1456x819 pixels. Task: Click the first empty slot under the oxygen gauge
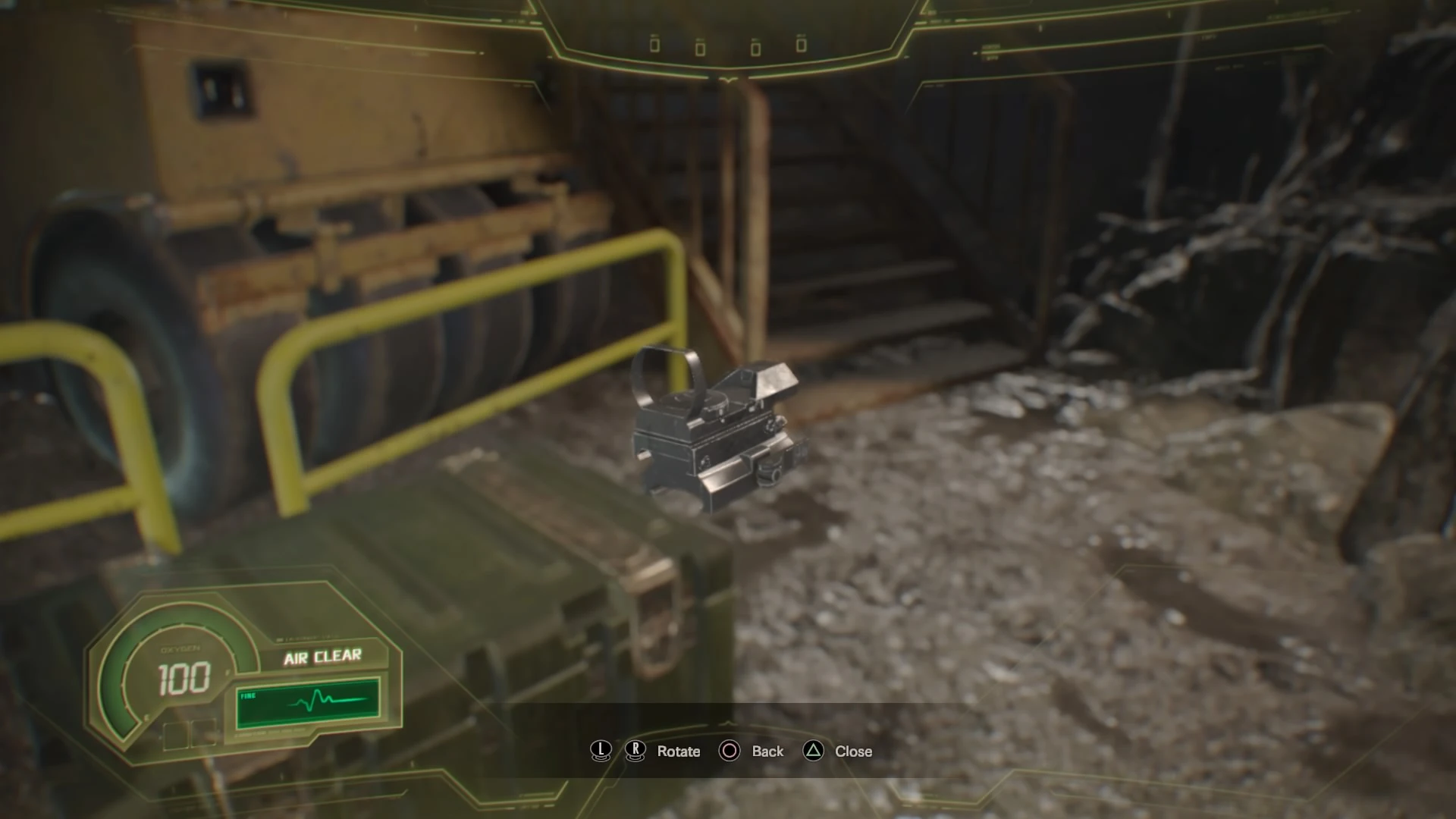(x=175, y=736)
